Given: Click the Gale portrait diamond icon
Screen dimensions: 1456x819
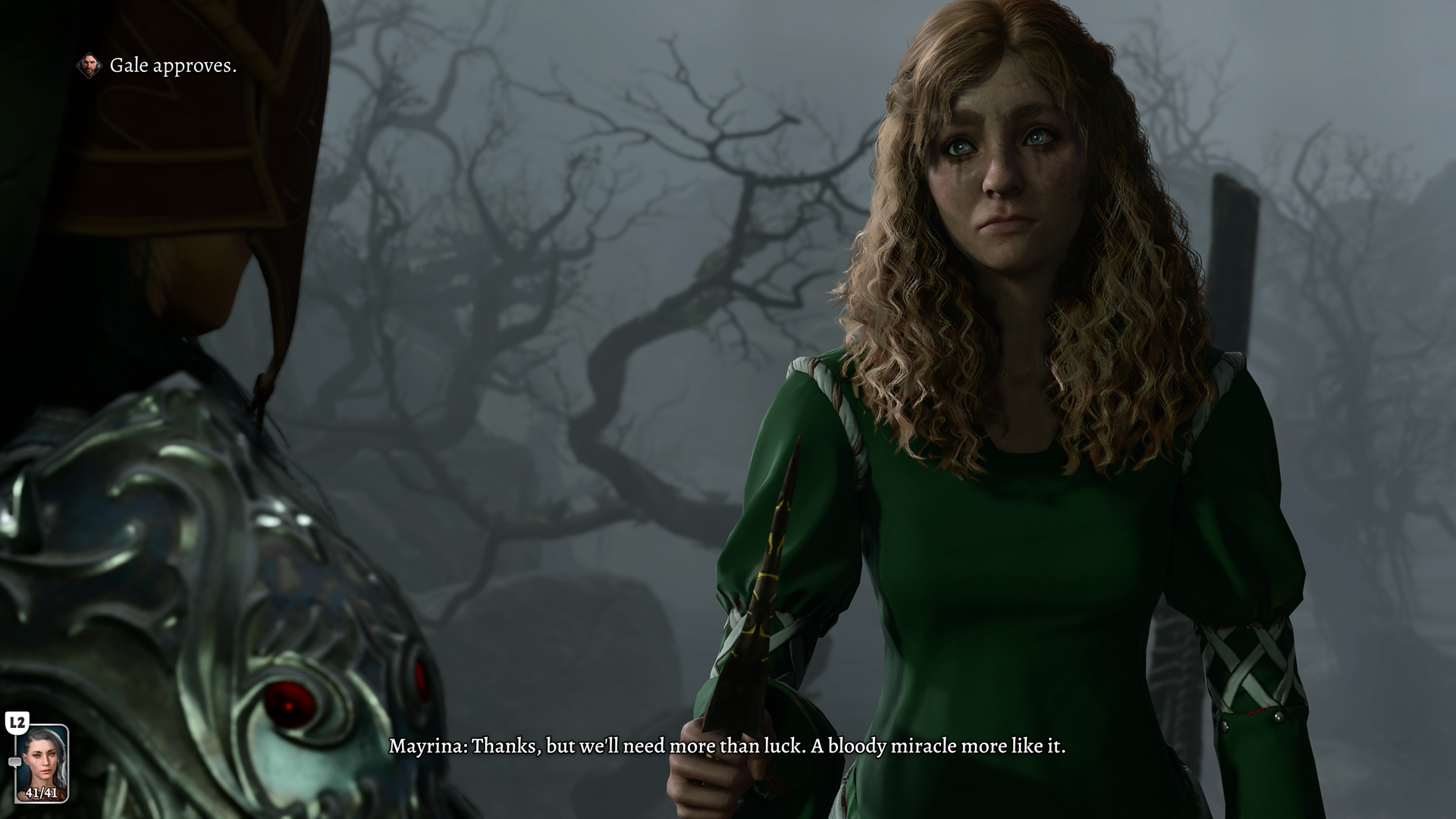Looking at the screenshot, I should (x=89, y=66).
